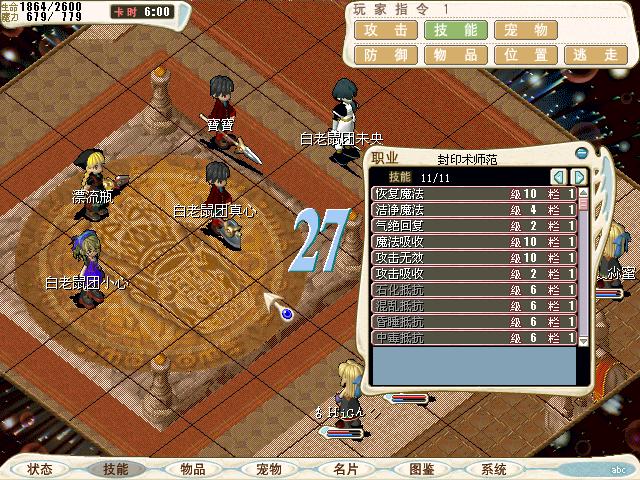Image resolution: width=640 pixels, height=480 pixels.
Task: Open 物品 (Items) in the command panel
Action: click(x=455, y=56)
